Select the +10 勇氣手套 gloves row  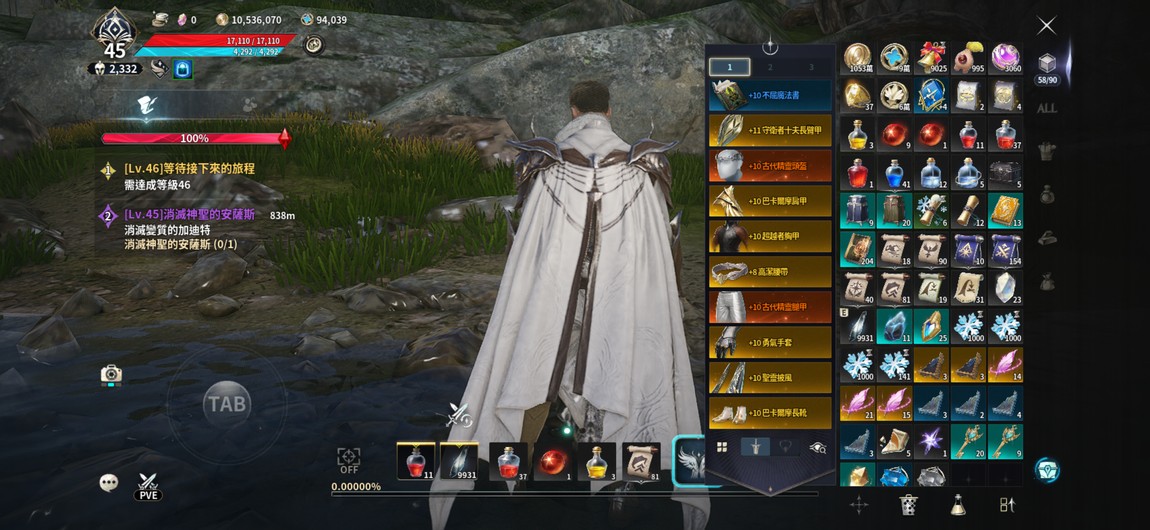point(770,342)
